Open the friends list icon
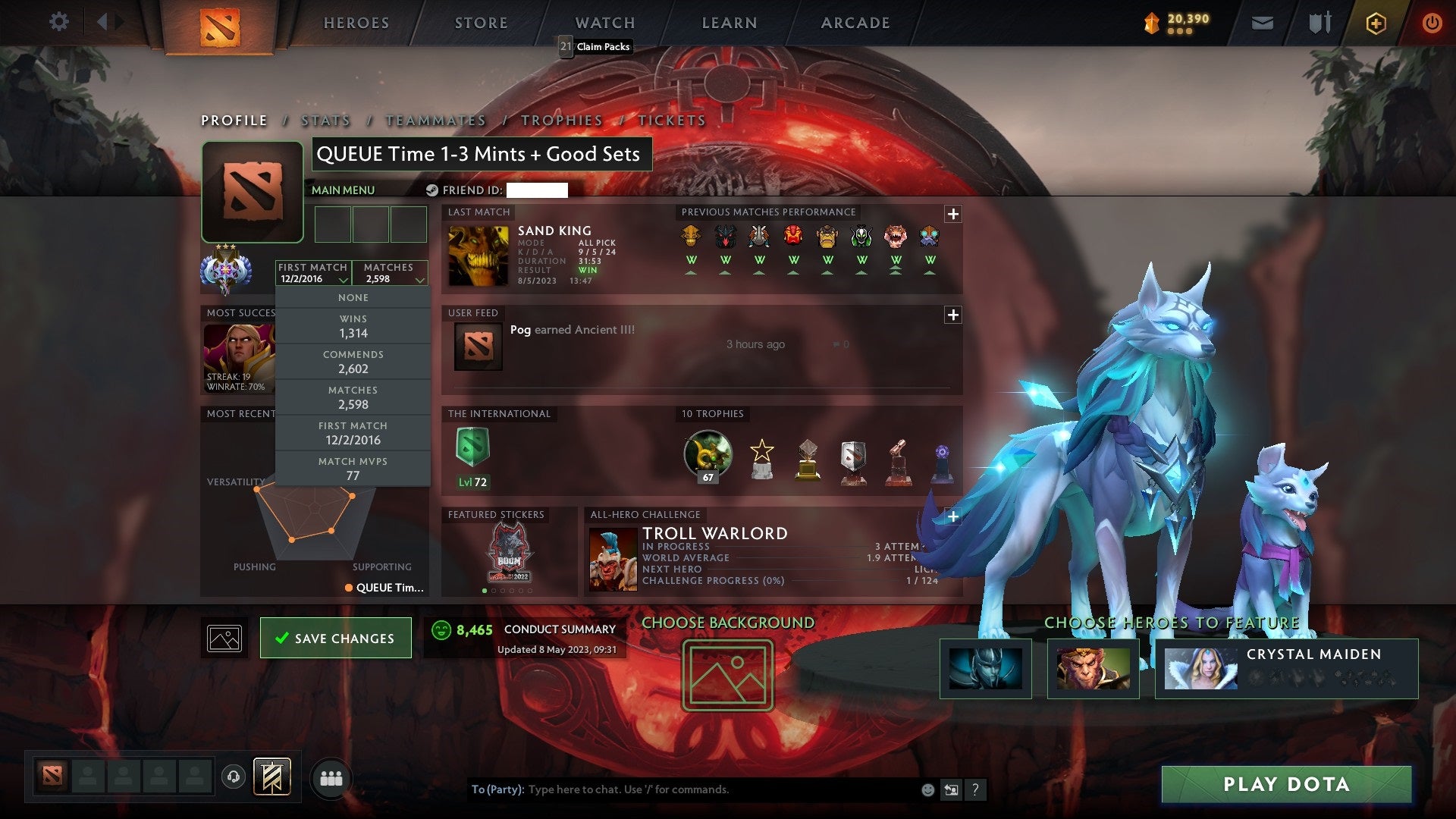Image resolution: width=1456 pixels, height=819 pixels. pyautogui.click(x=331, y=777)
